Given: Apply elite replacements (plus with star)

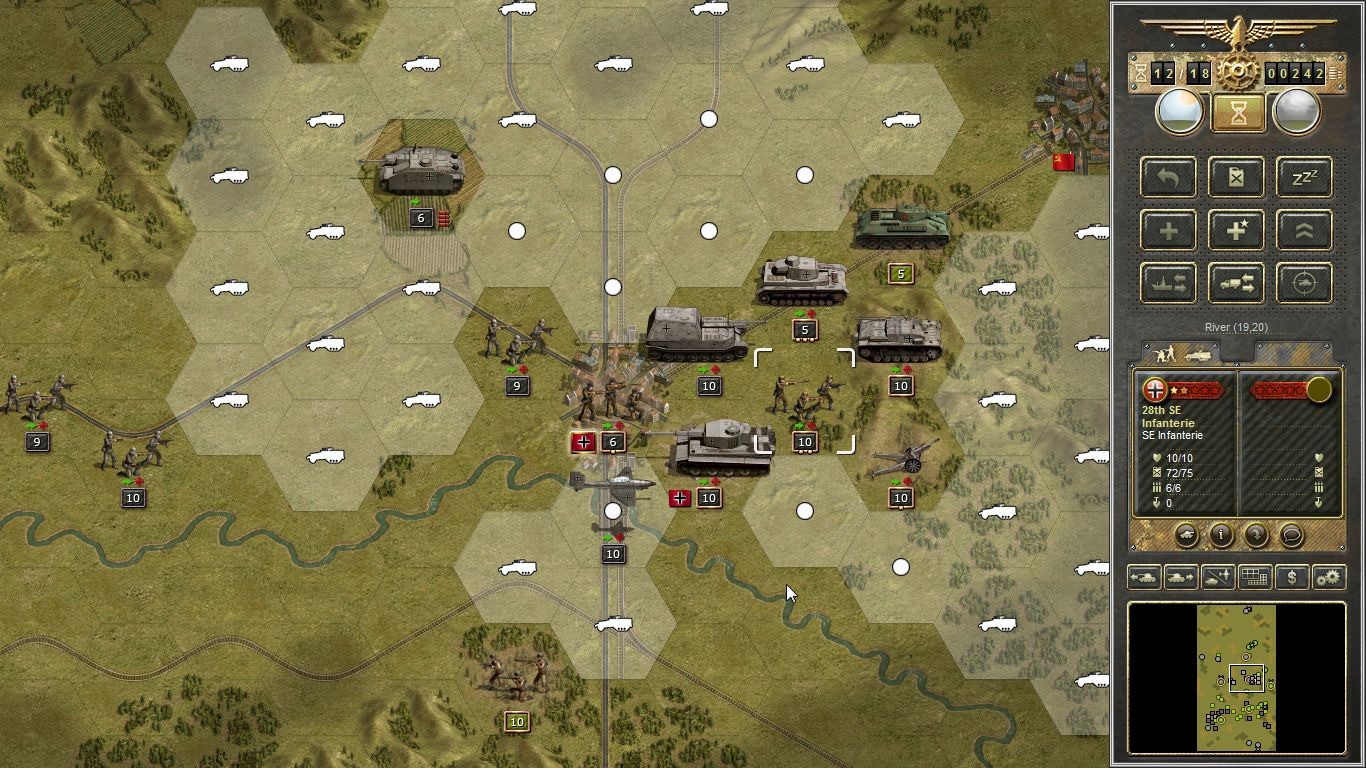Looking at the screenshot, I should tap(1236, 230).
